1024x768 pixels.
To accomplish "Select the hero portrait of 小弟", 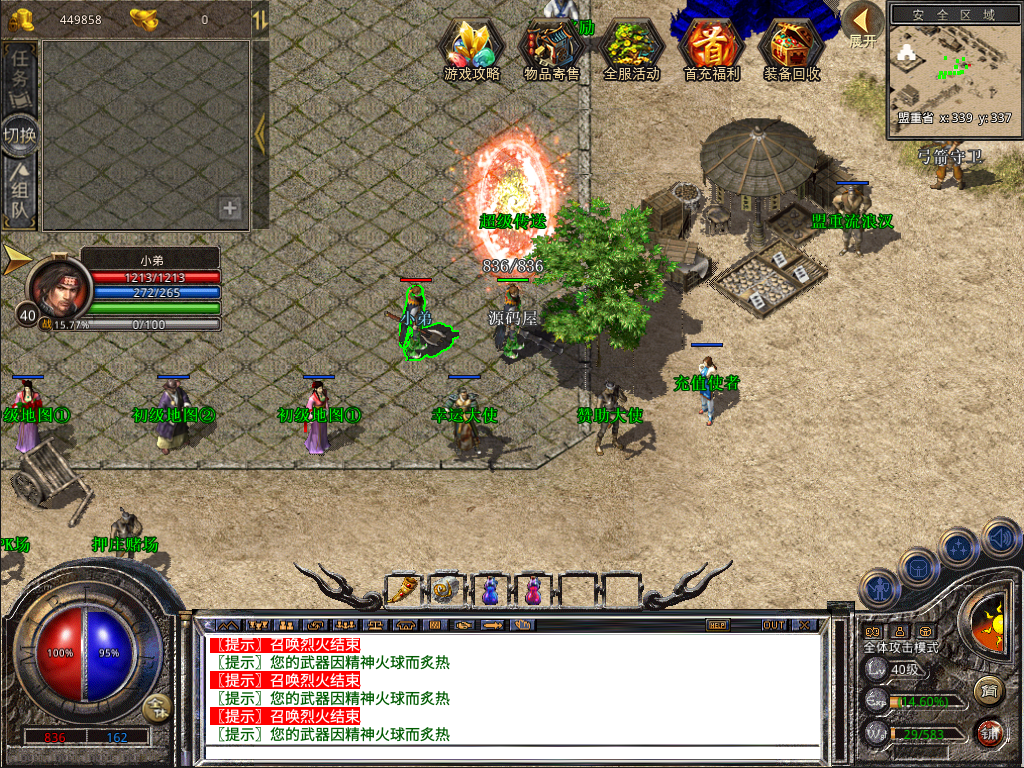I will coord(59,287).
